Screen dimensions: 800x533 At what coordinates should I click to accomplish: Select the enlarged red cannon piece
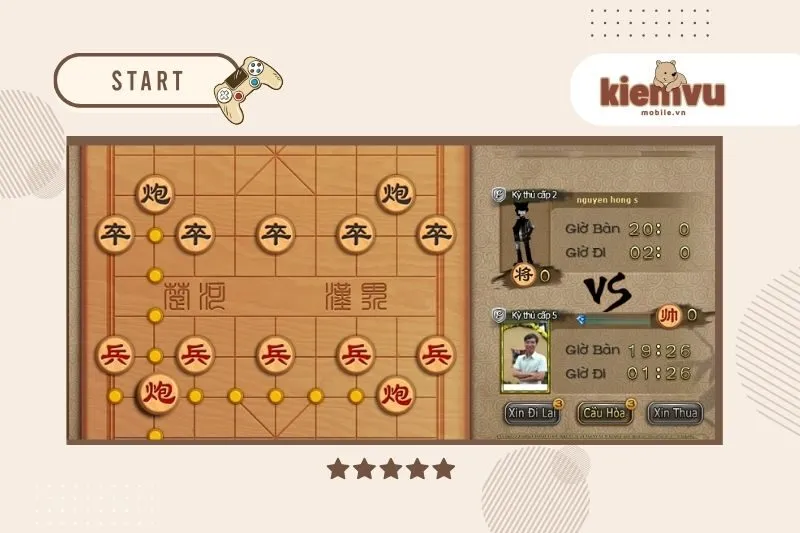[x=156, y=392]
